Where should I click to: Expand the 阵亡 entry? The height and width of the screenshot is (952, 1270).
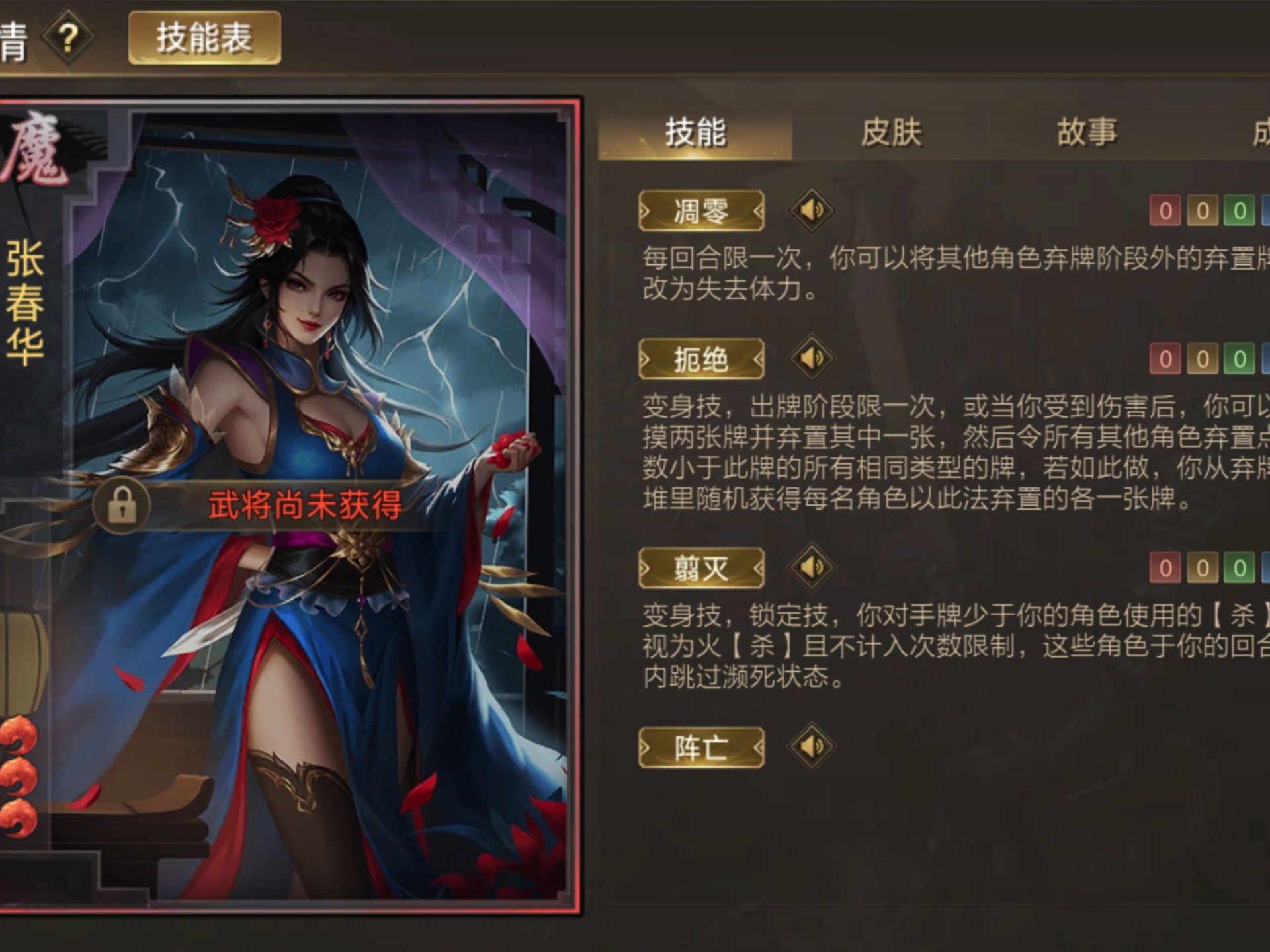coord(701,747)
